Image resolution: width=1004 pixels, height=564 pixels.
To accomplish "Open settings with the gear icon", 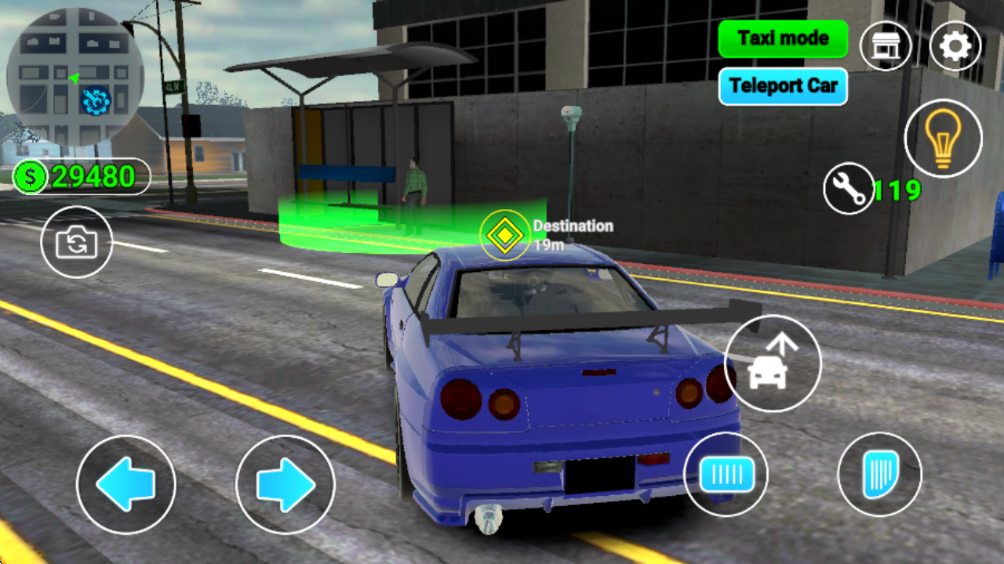I will click(x=955, y=46).
